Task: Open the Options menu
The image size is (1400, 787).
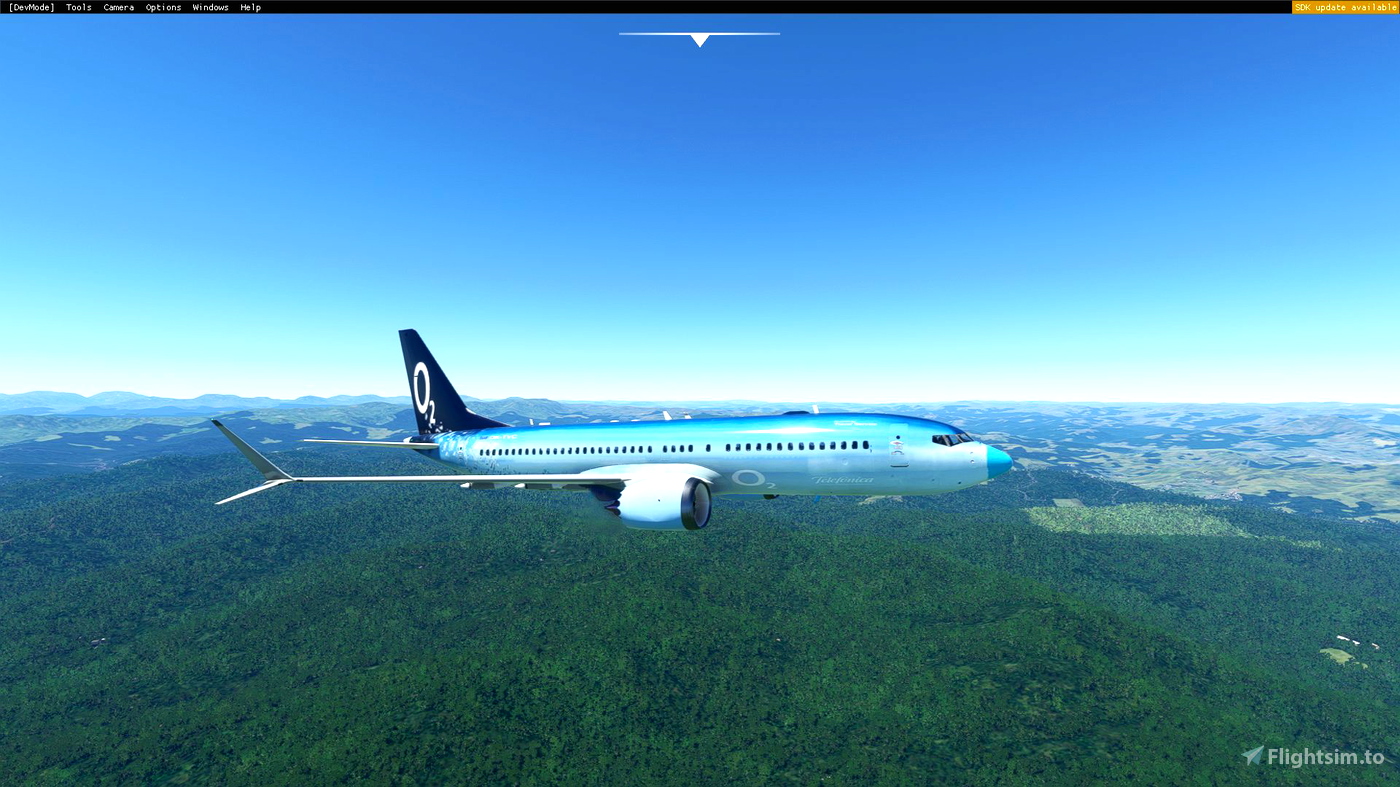Action: [x=163, y=6]
